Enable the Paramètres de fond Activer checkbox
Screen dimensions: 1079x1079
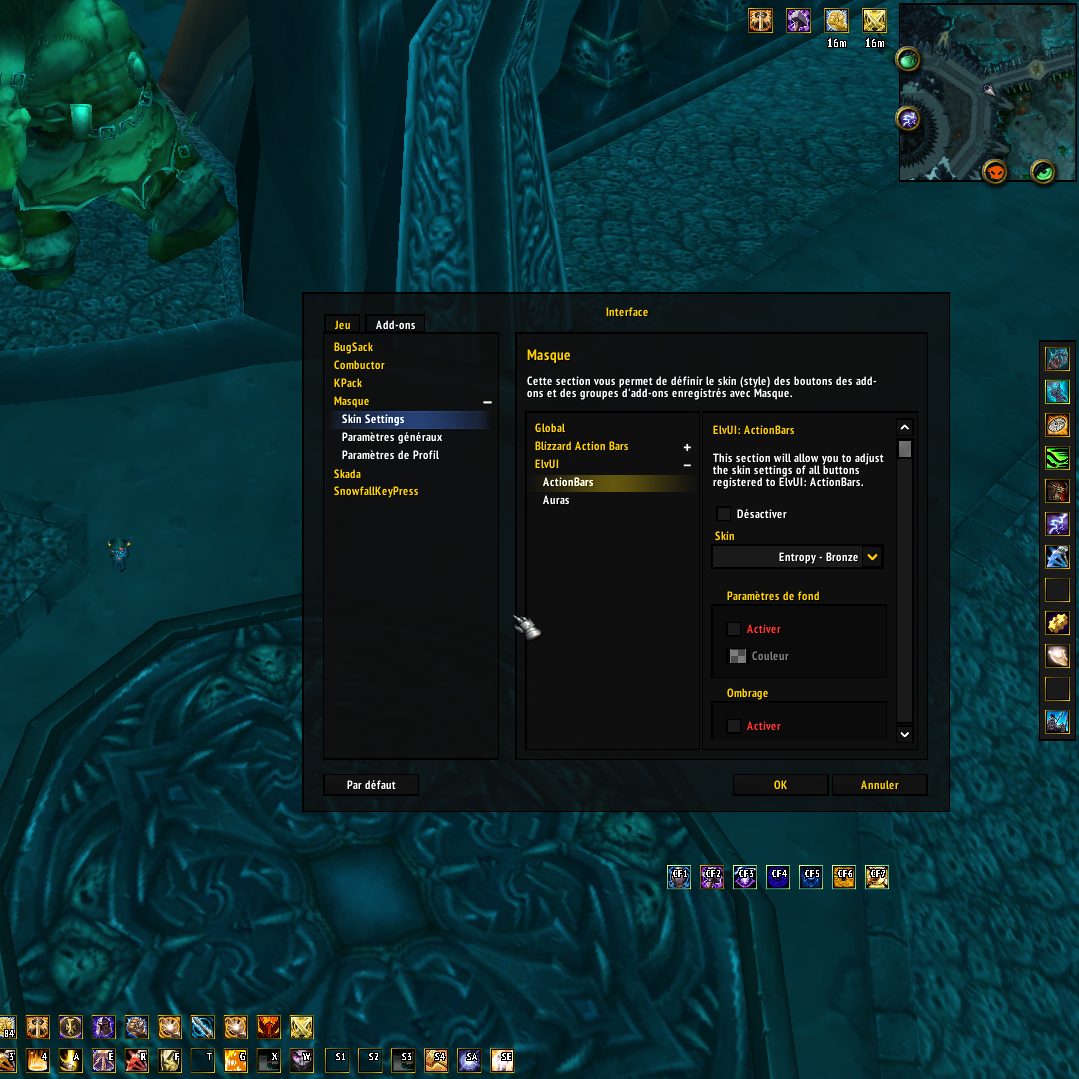tap(734, 629)
